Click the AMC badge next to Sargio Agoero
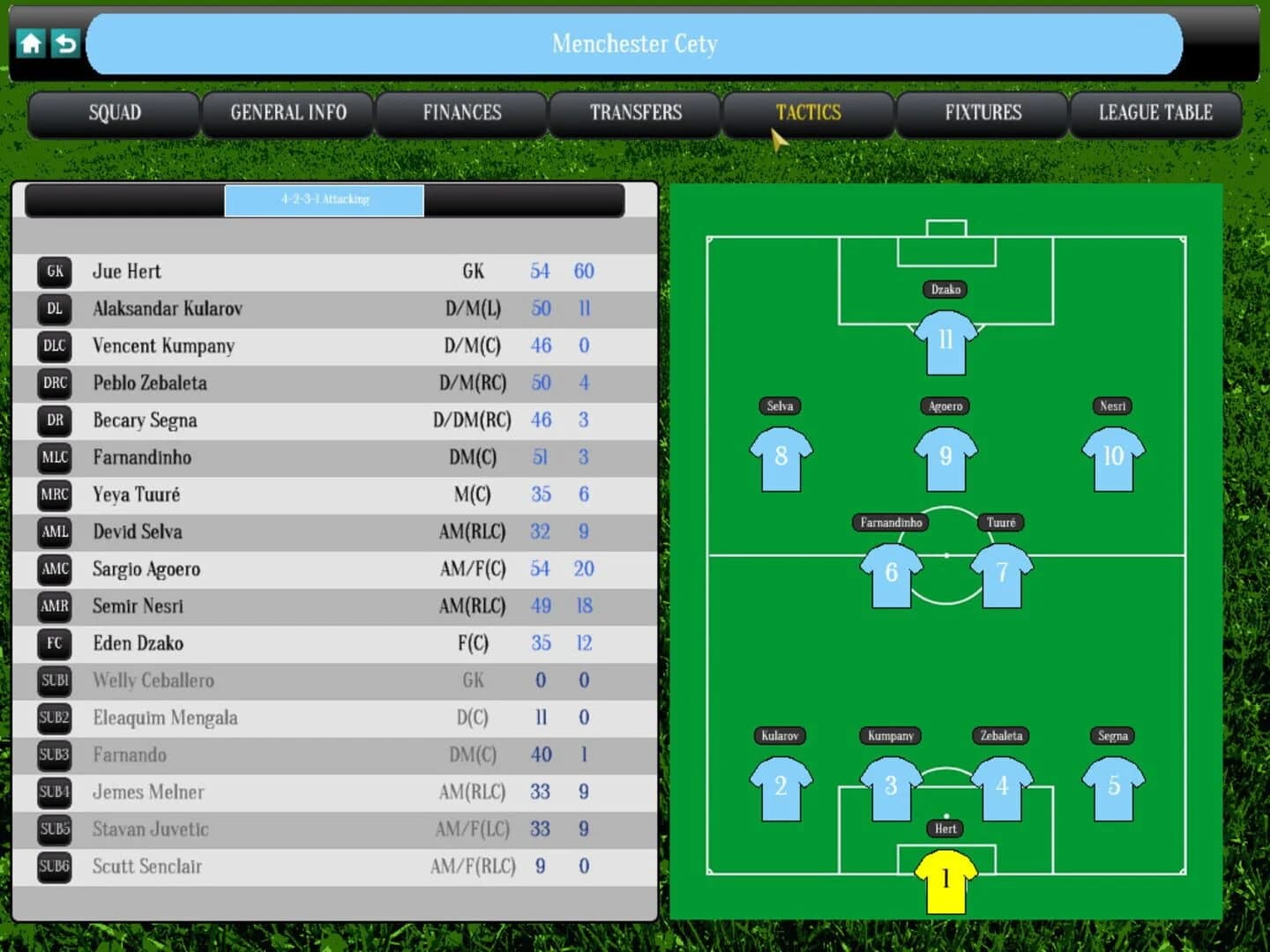The height and width of the screenshot is (952, 1270). click(53, 569)
